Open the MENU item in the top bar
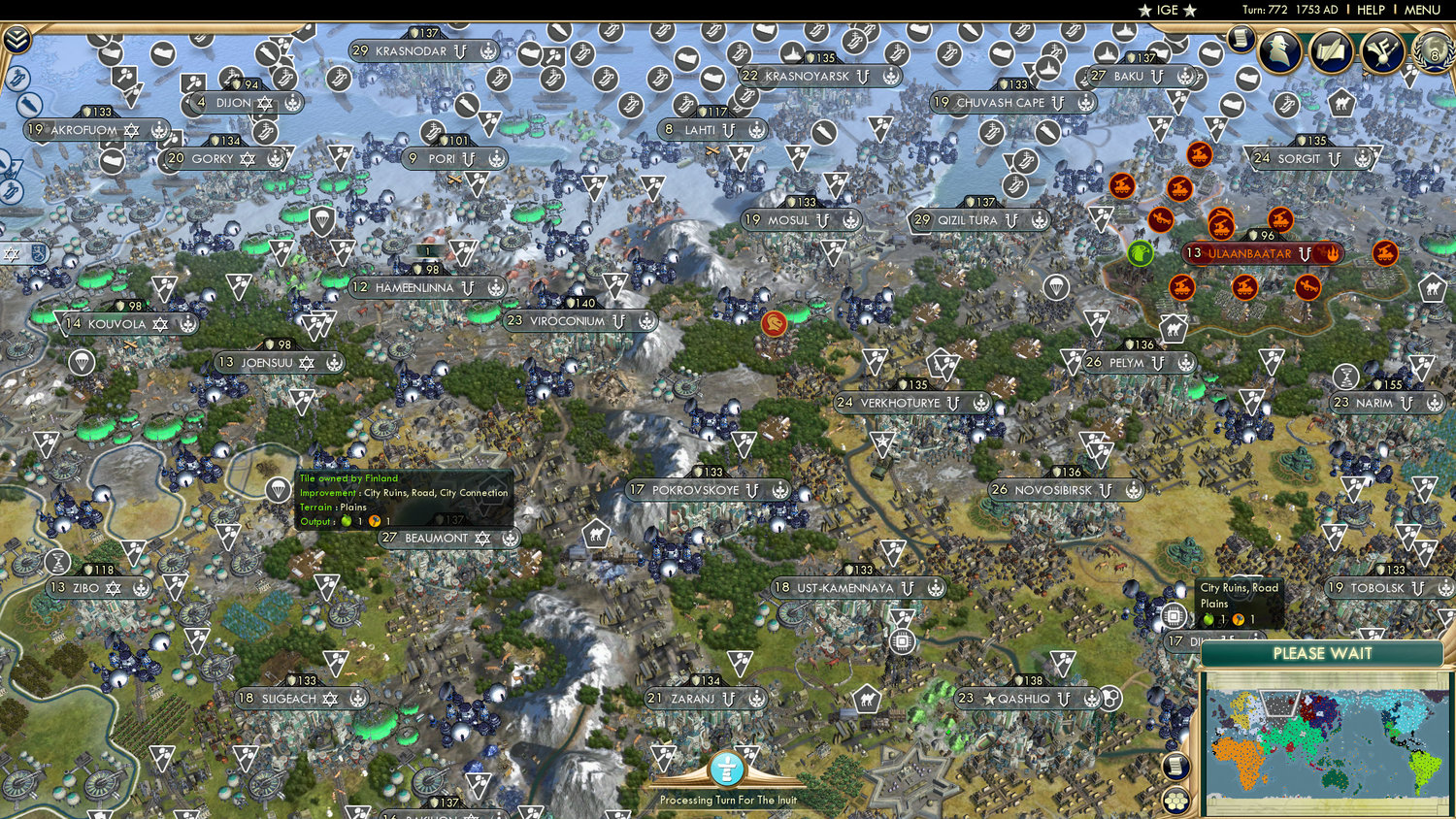This screenshot has width=1456, height=819. tap(1421, 10)
